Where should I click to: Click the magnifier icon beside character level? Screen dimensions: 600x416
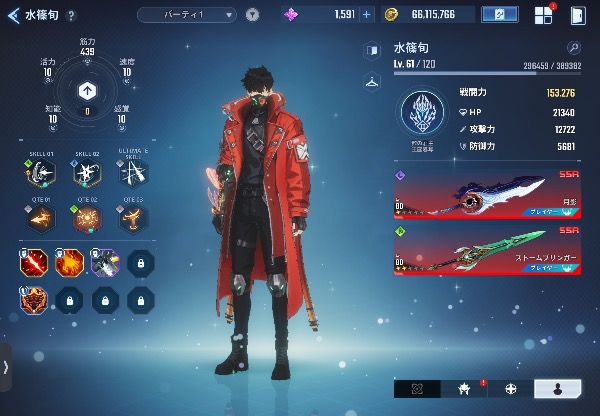tap(573, 48)
